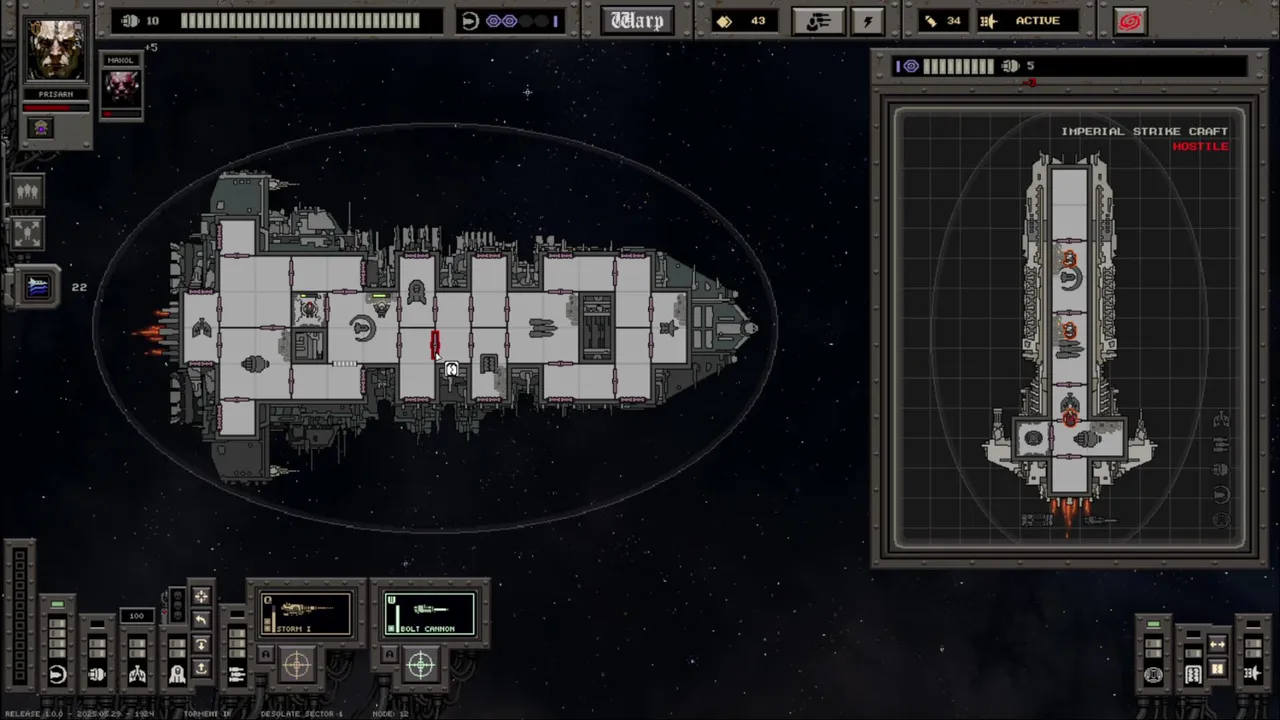Image resolution: width=1280 pixels, height=720 pixels.
Task: Click the Bolt Cannon targeting crosshair button
Action: tap(421, 663)
